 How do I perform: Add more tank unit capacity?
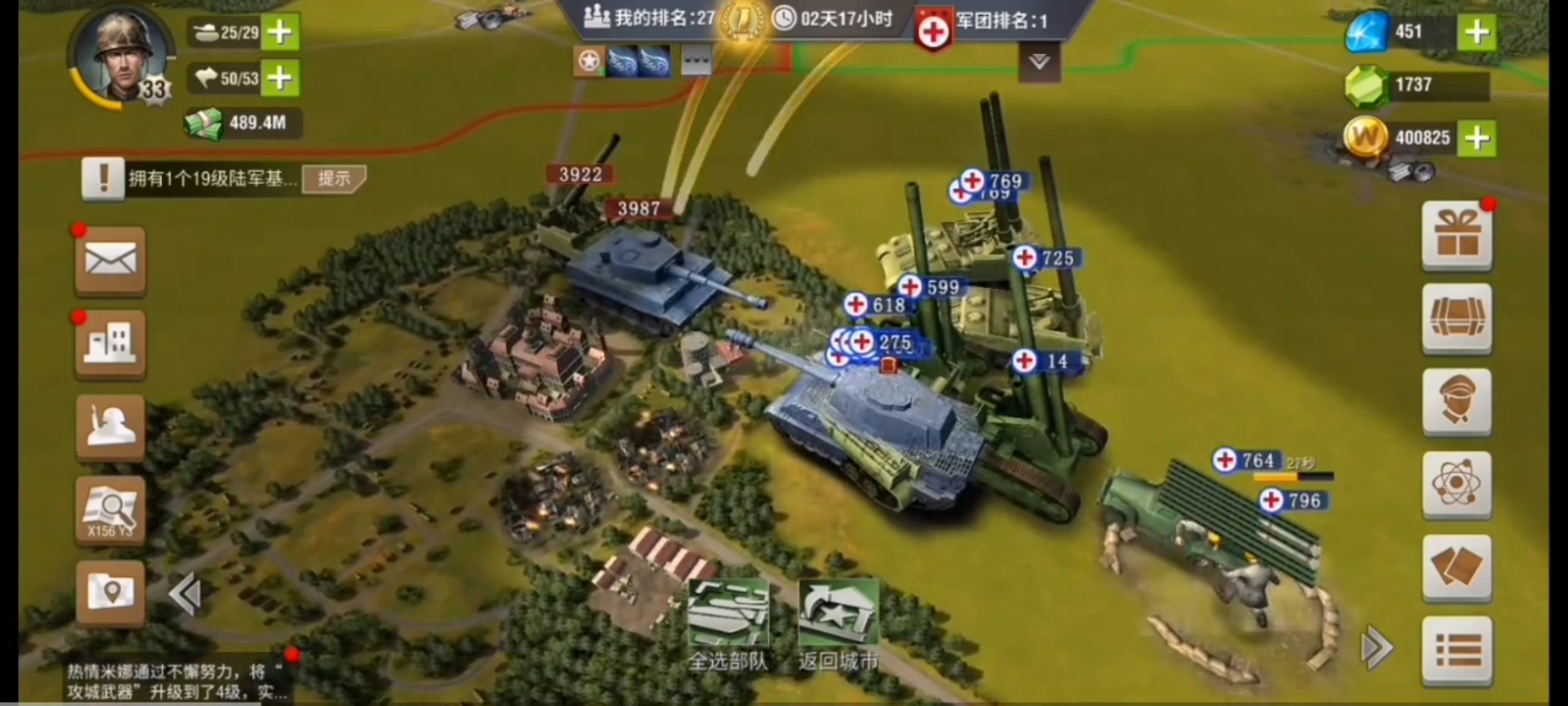click(280, 32)
